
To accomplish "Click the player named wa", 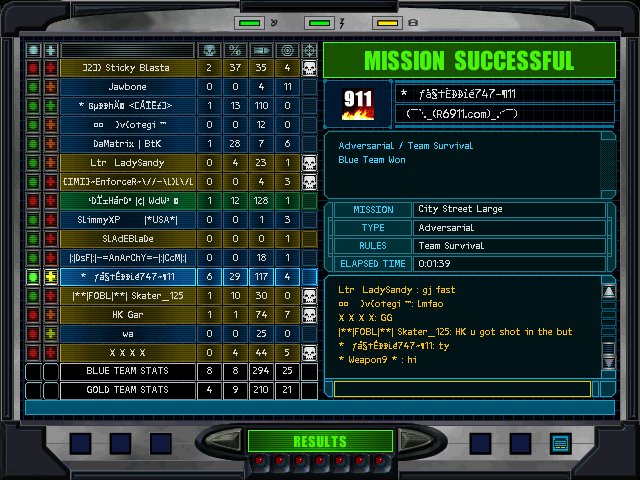I will pos(128,334).
